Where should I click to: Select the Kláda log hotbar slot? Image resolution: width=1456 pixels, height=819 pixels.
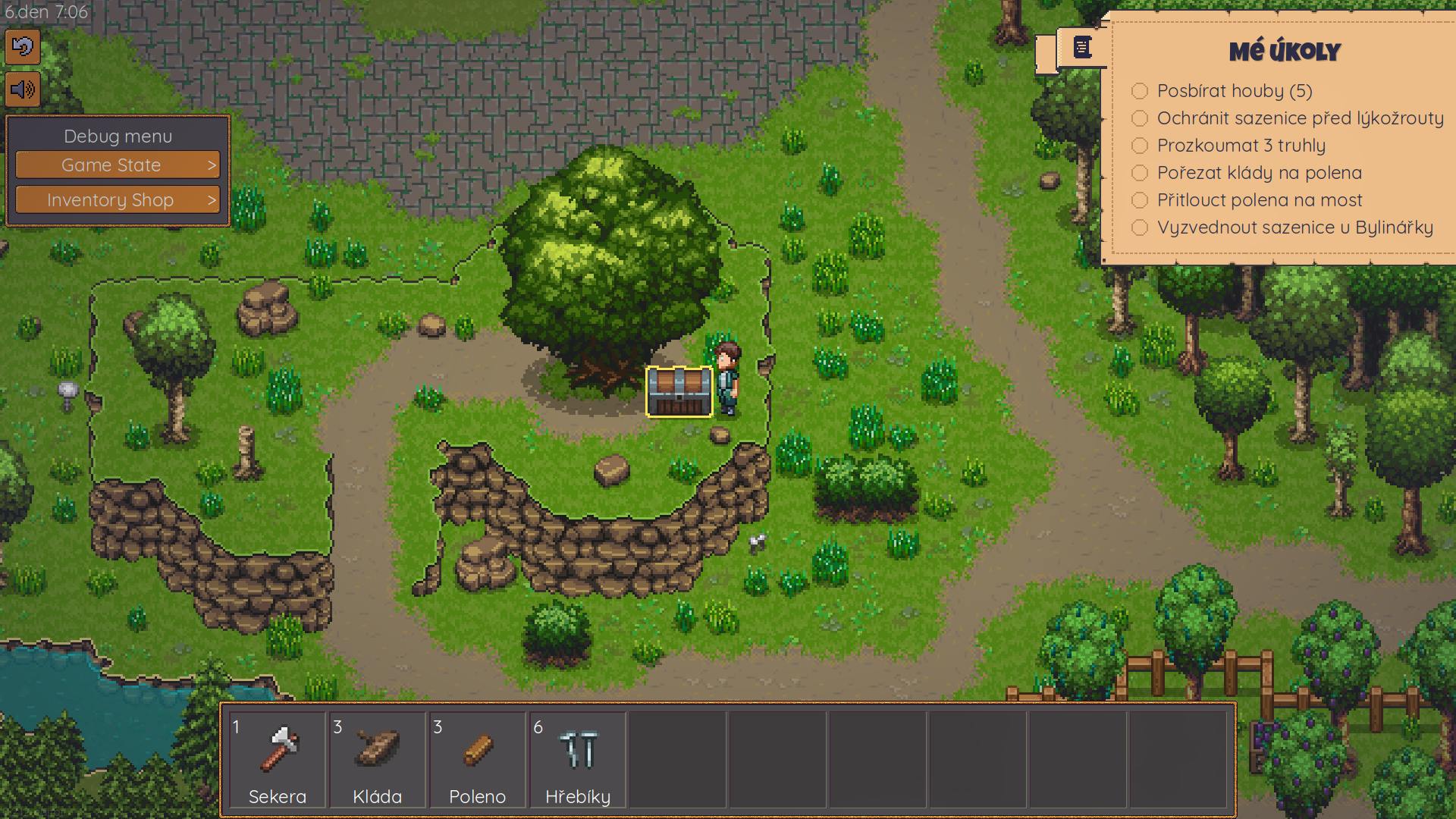pos(377,759)
